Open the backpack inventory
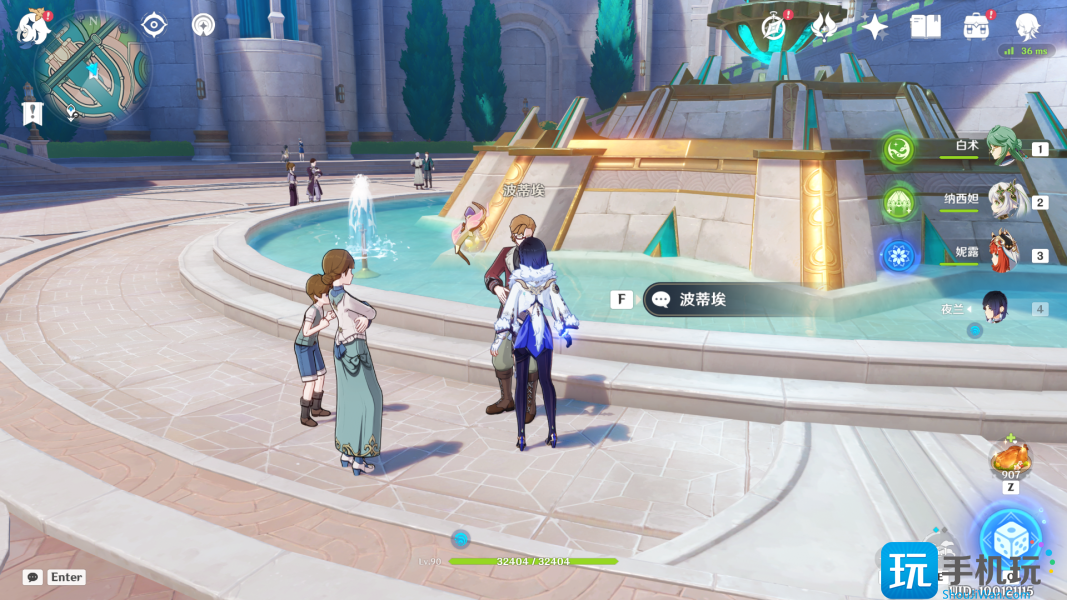The height and width of the screenshot is (600, 1067). coord(976,26)
